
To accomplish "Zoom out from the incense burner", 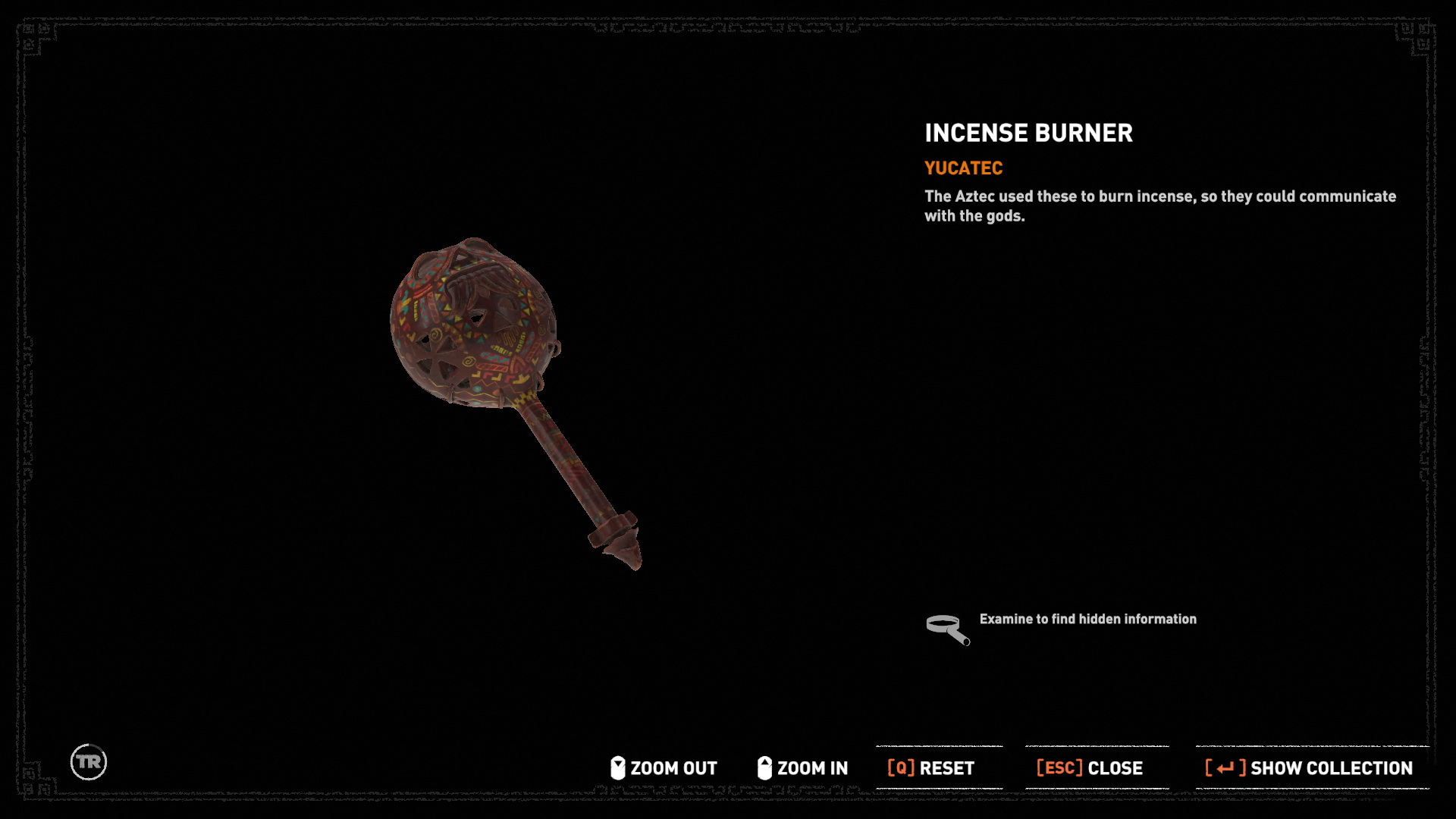I will click(x=664, y=768).
